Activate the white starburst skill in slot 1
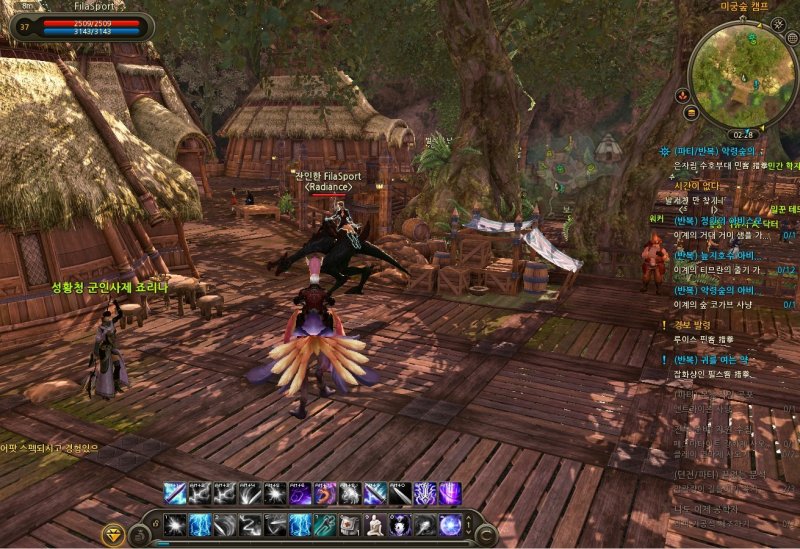 pyautogui.click(x=174, y=525)
